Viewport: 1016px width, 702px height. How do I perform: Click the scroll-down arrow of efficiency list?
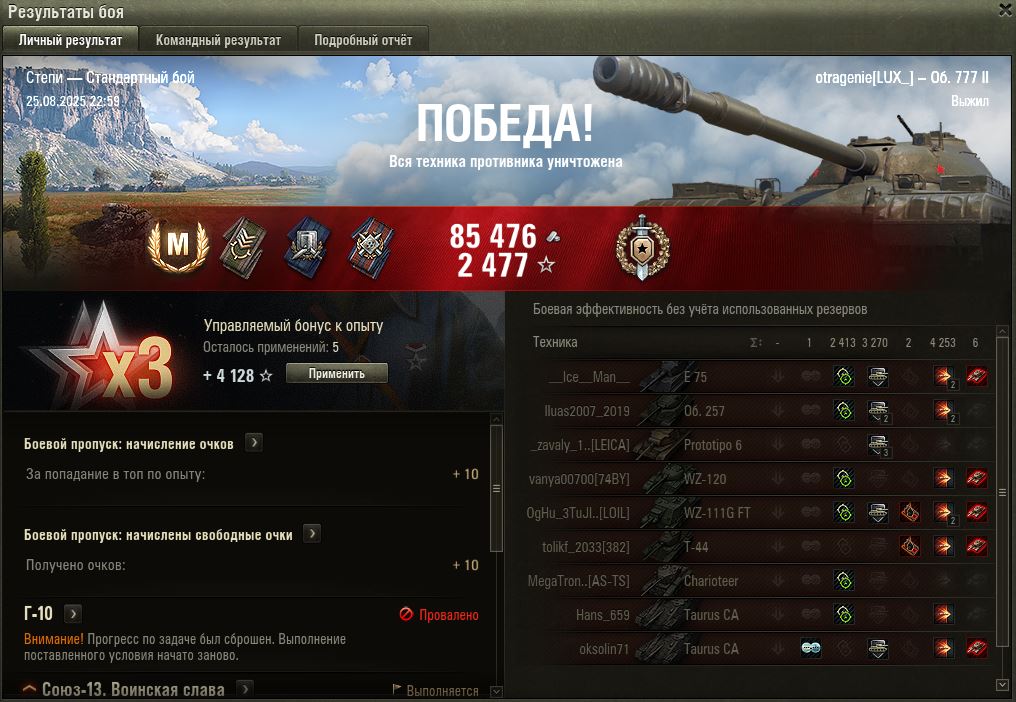[1003, 685]
